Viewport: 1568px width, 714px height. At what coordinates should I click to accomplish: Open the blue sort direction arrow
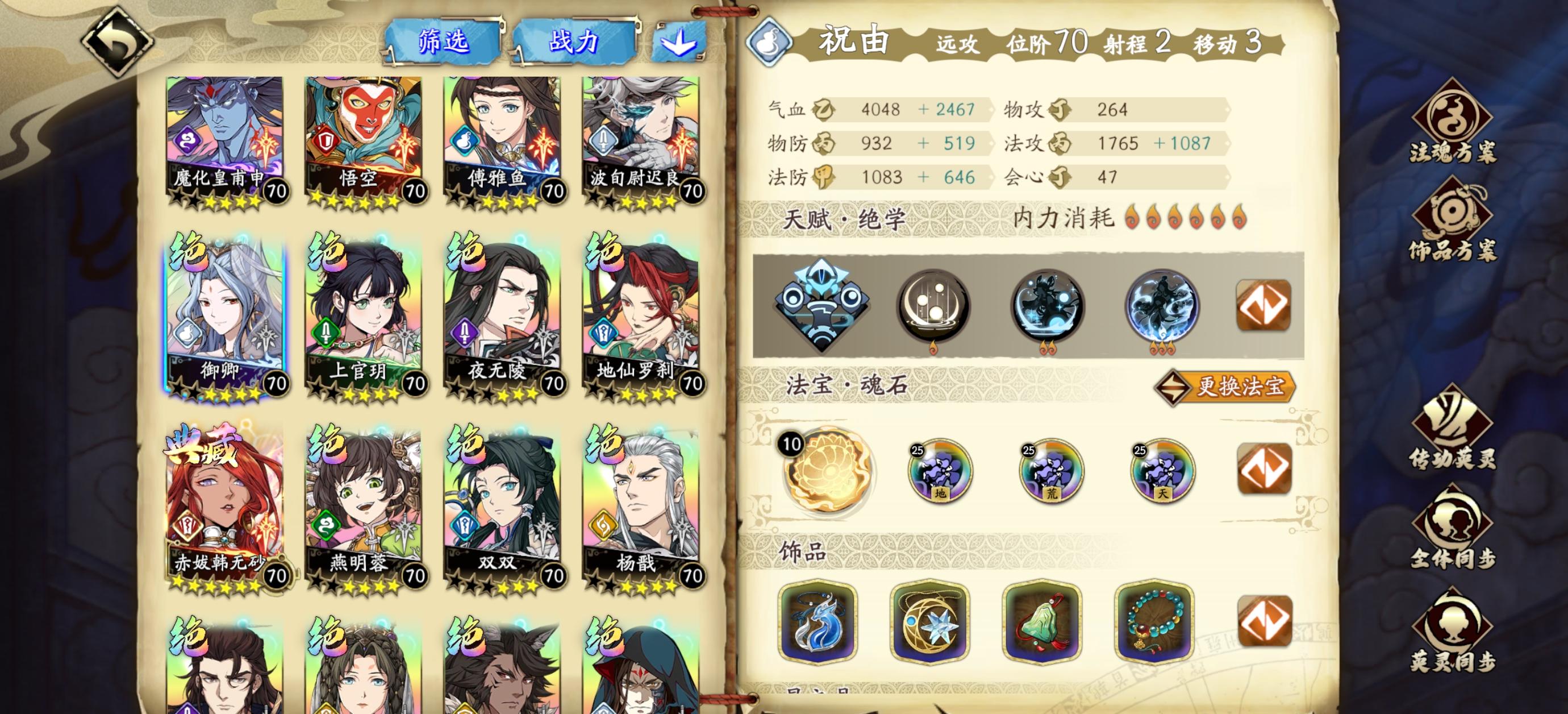pos(682,43)
